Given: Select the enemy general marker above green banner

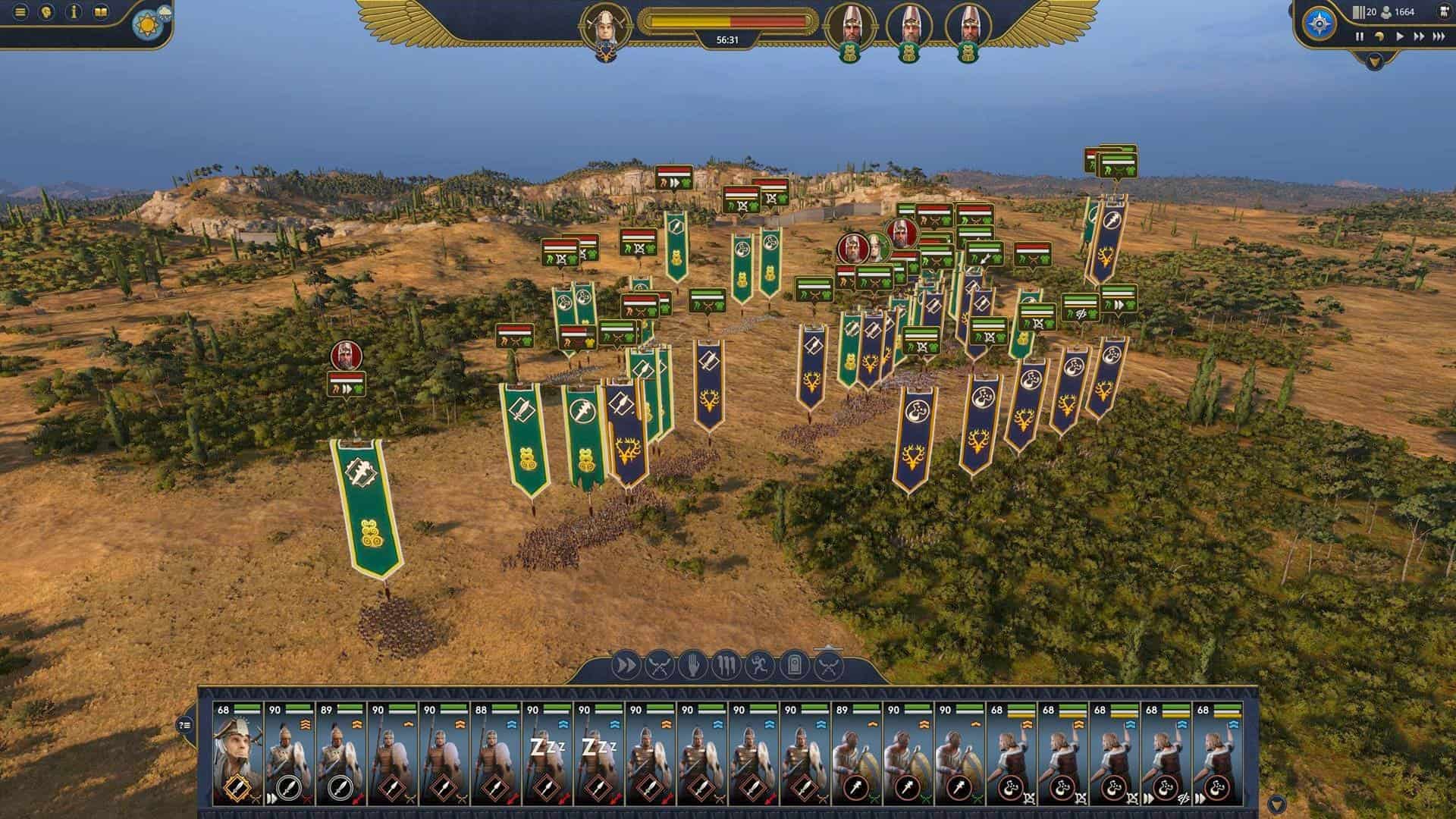Looking at the screenshot, I should (x=346, y=356).
